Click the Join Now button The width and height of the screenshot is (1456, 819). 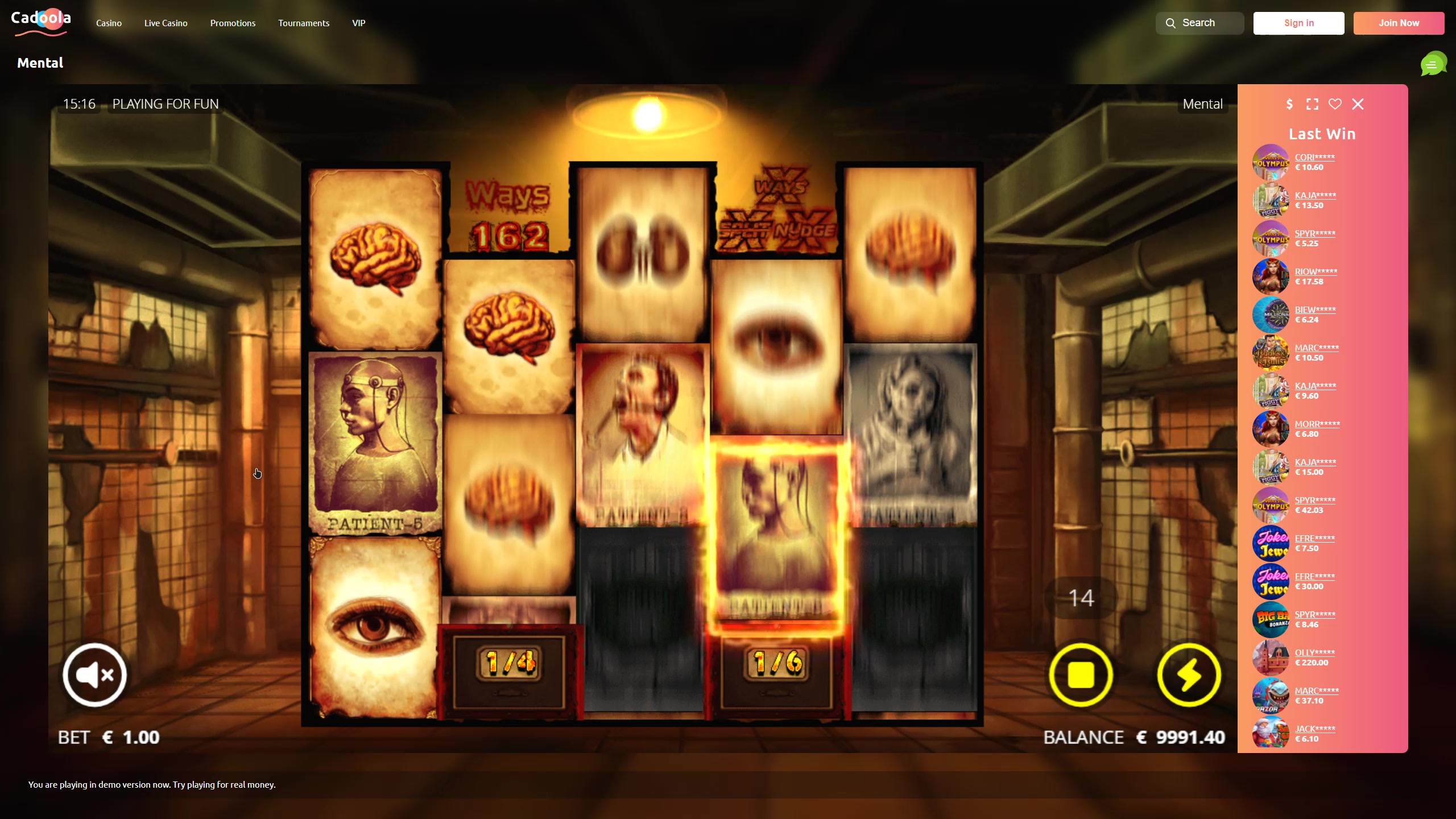click(1399, 23)
